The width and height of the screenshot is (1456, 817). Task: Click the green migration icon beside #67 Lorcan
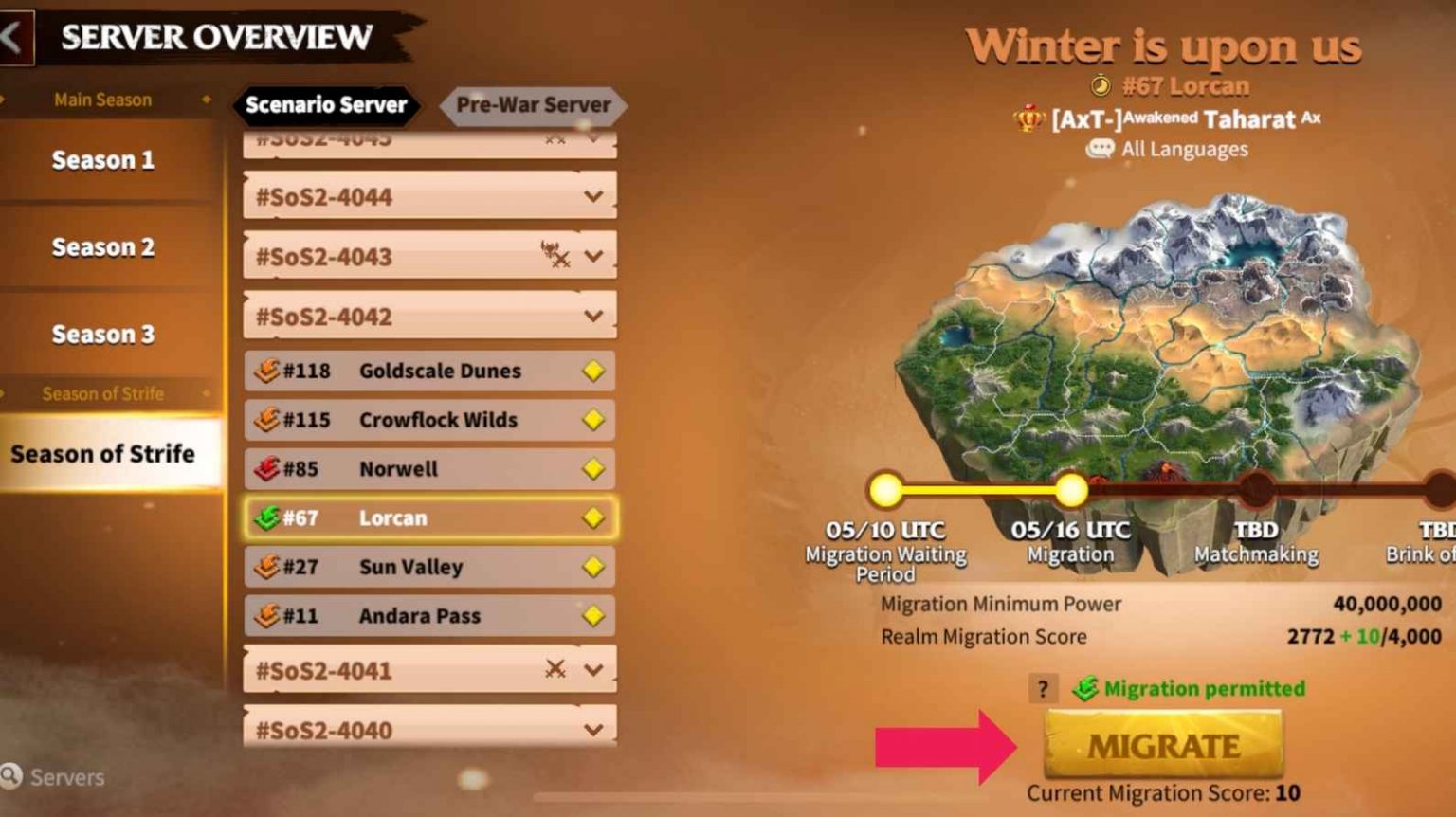tap(266, 517)
